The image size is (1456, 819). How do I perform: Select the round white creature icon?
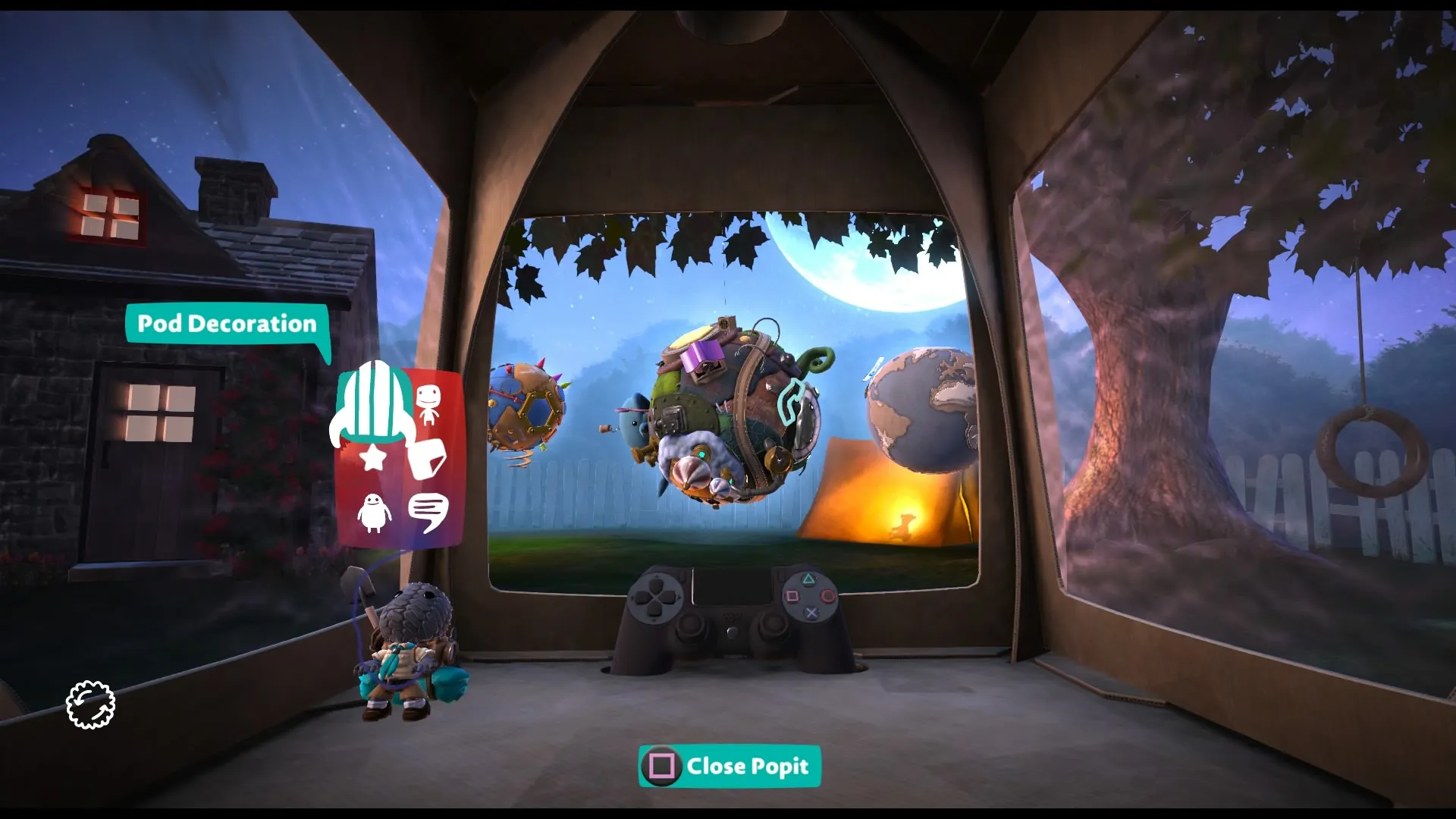tap(374, 513)
